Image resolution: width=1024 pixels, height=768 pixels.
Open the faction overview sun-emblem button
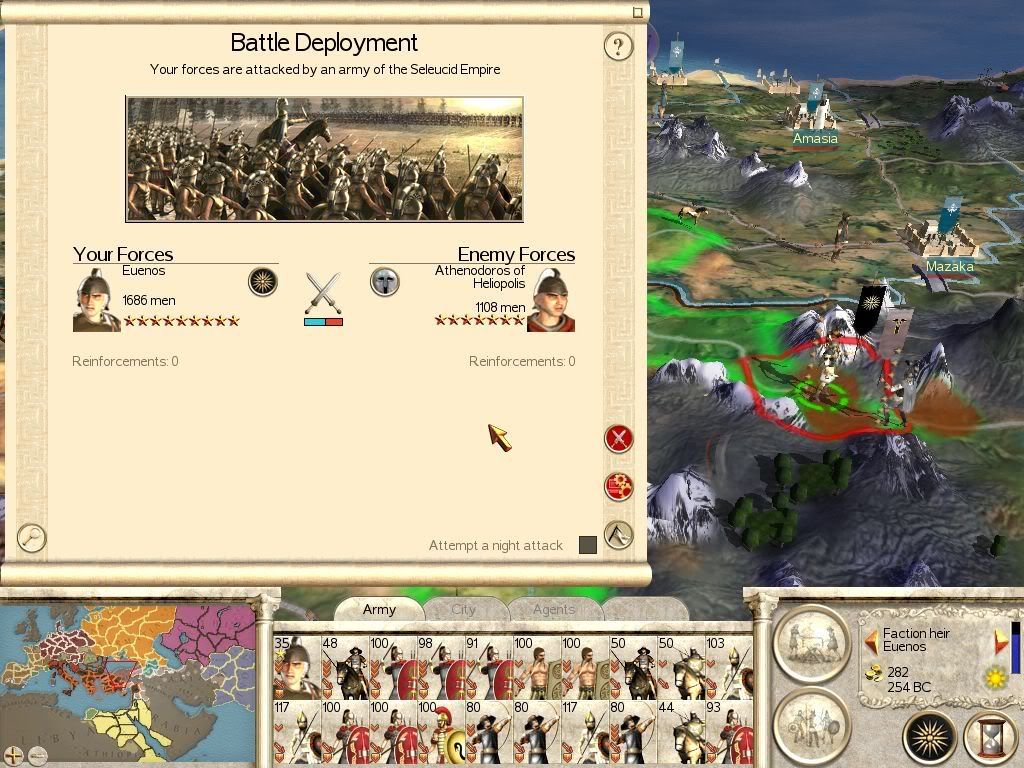pos(930,738)
